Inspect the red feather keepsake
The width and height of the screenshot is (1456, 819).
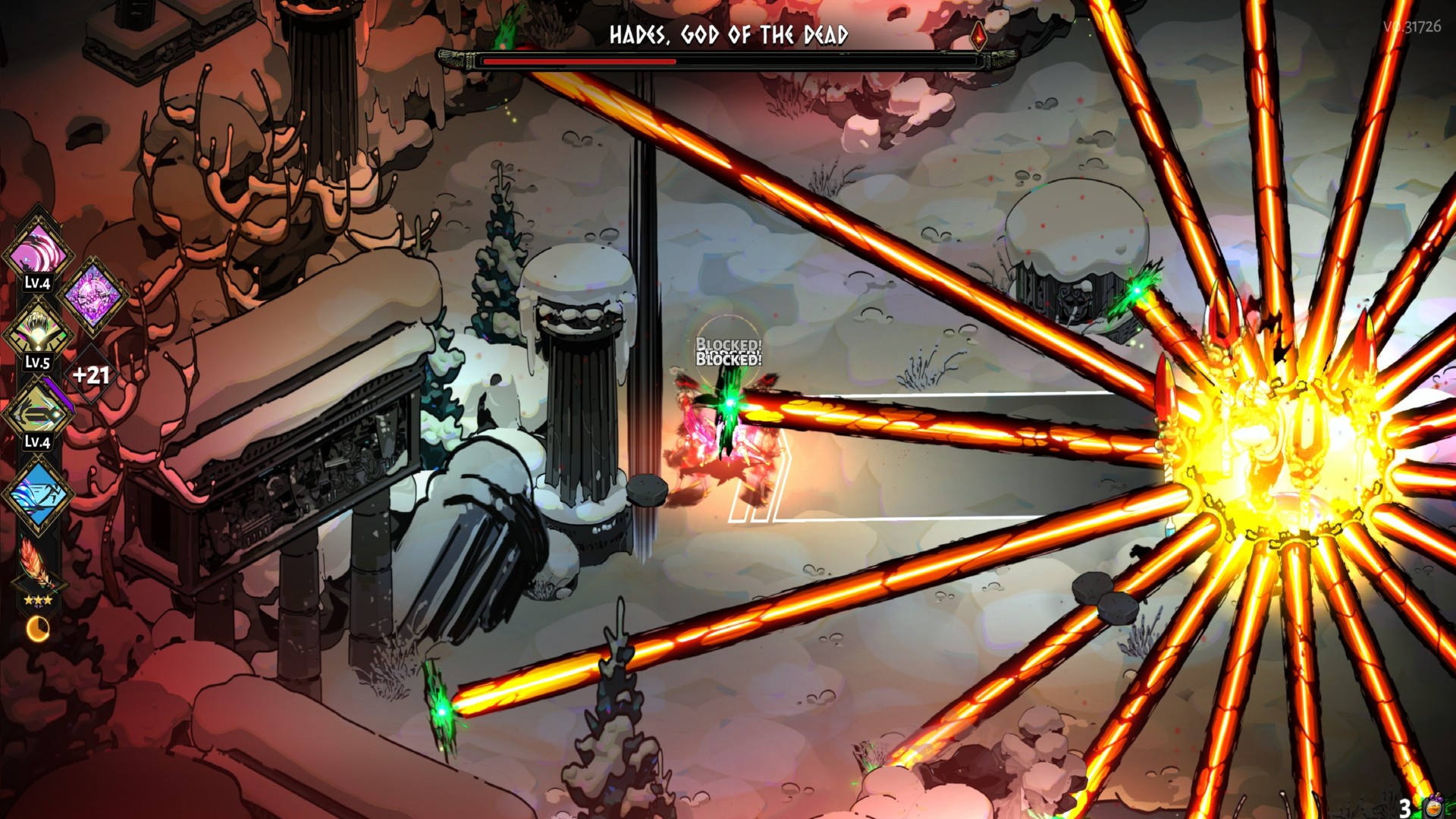[x=36, y=565]
